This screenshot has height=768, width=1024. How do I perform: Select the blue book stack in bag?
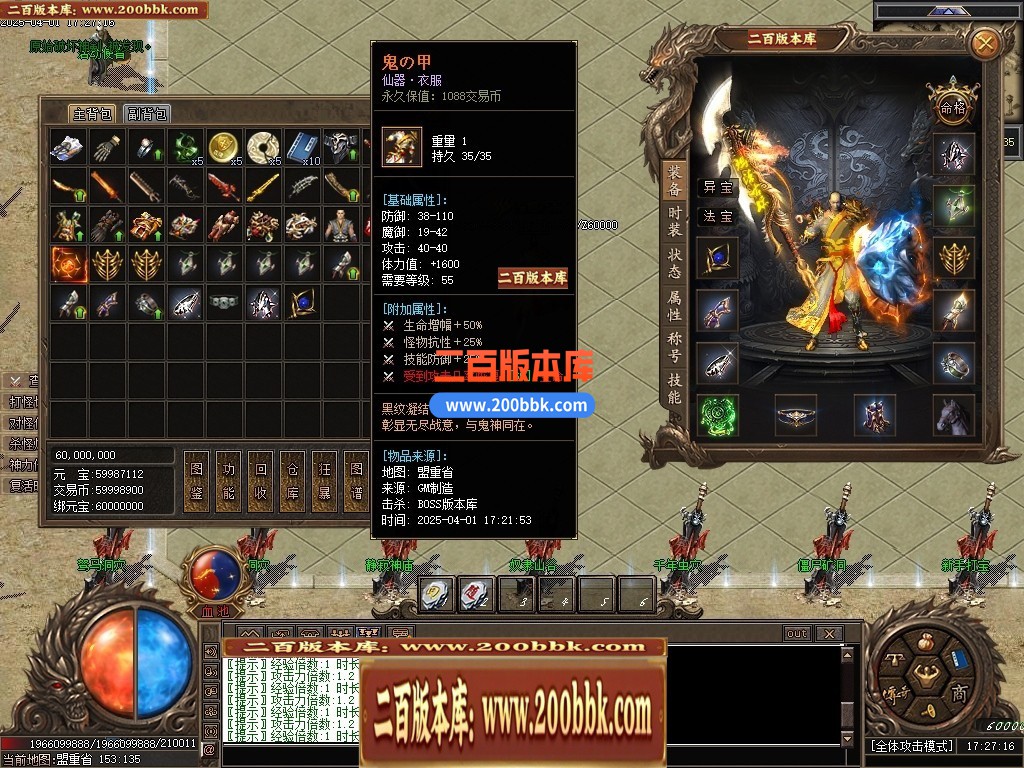coord(300,147)
